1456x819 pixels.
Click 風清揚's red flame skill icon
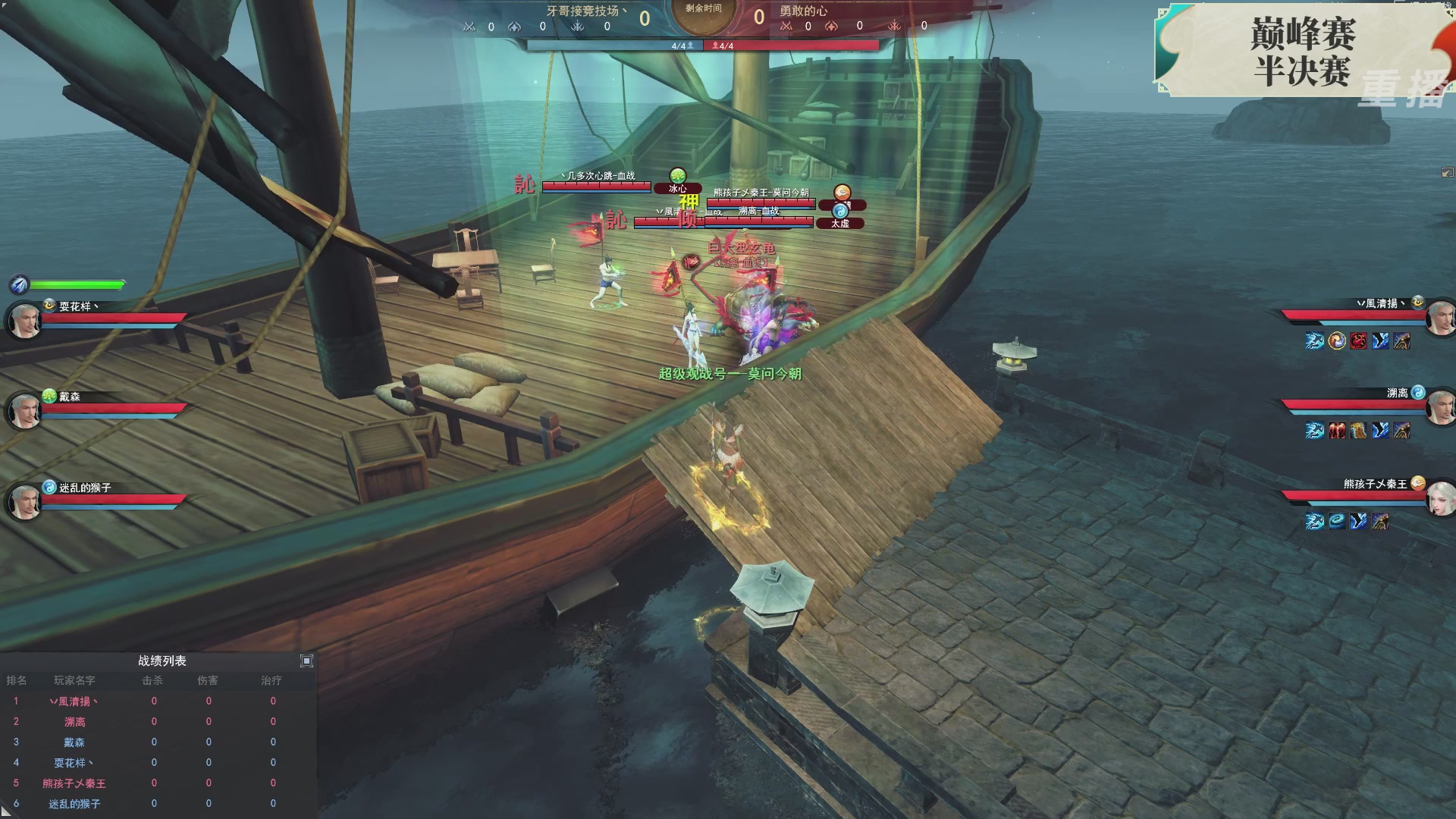tap(1358, 341)
